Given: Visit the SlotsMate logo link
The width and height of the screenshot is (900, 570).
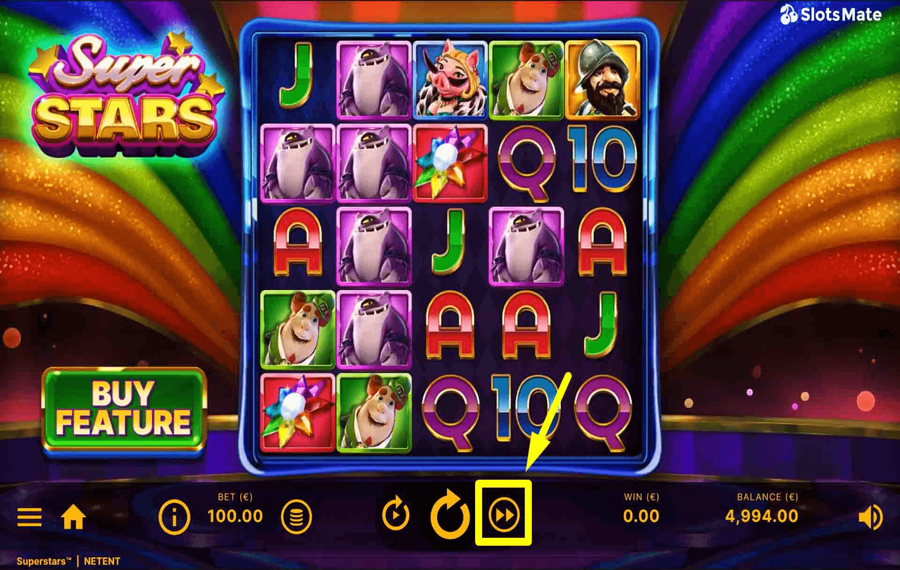Looking at the screenshot, I should point(830,14).
